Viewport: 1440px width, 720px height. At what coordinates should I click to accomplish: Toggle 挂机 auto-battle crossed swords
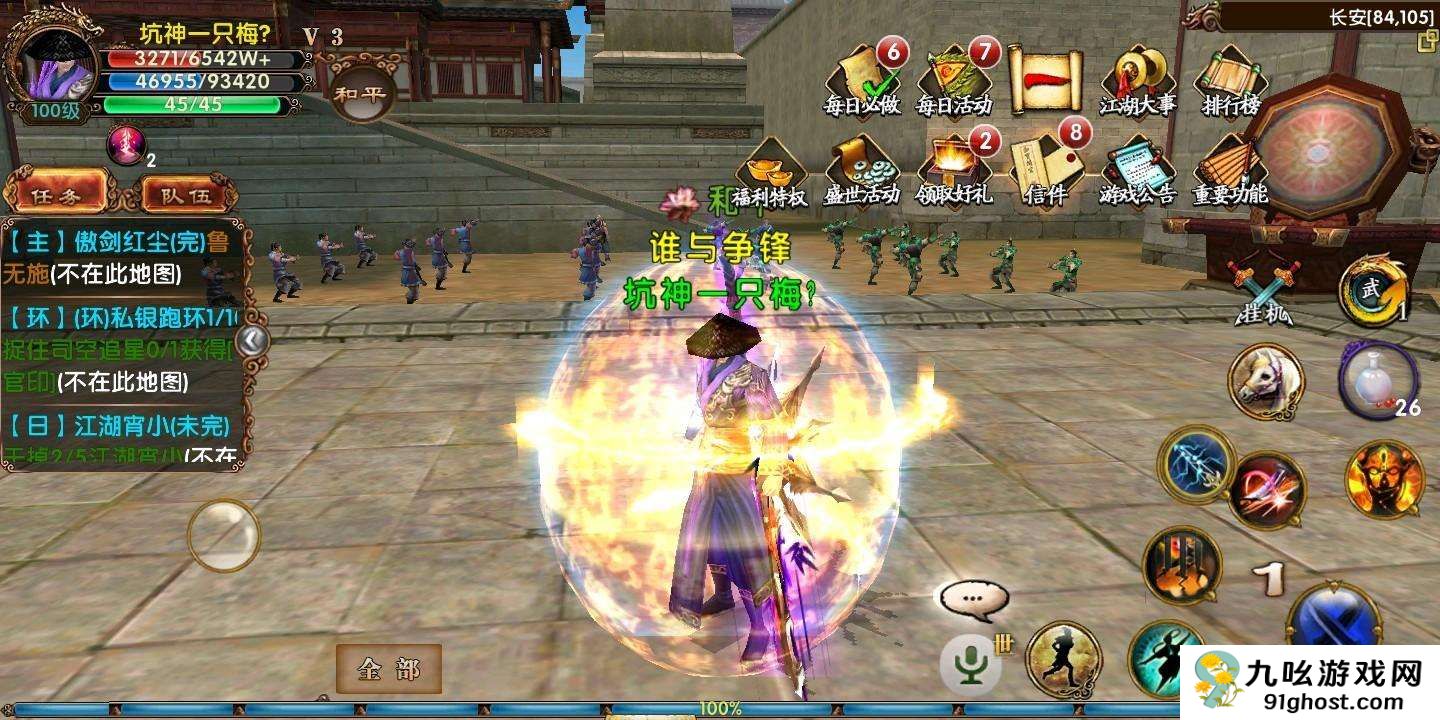click(1264, 292)
